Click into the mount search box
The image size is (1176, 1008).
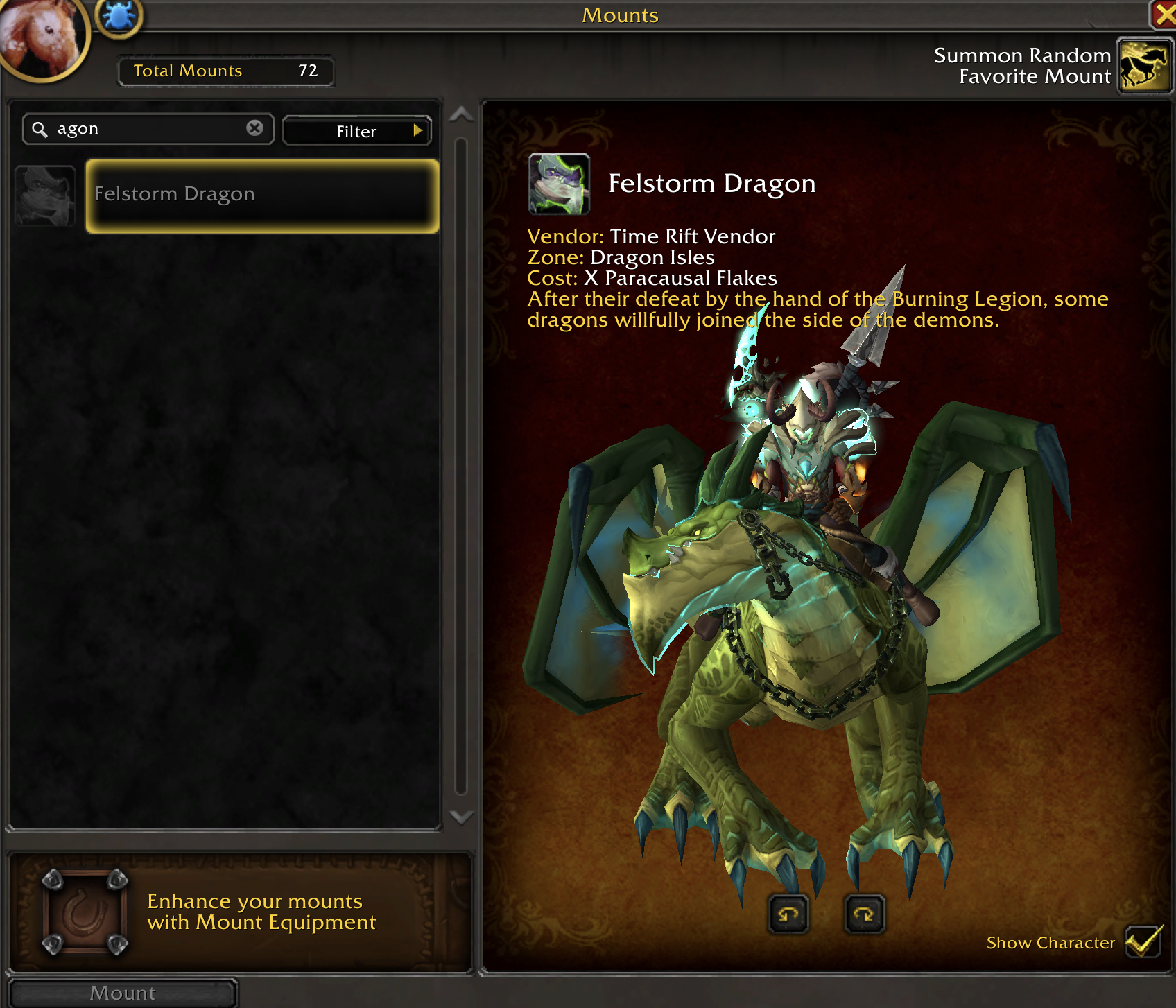(146, 129)
